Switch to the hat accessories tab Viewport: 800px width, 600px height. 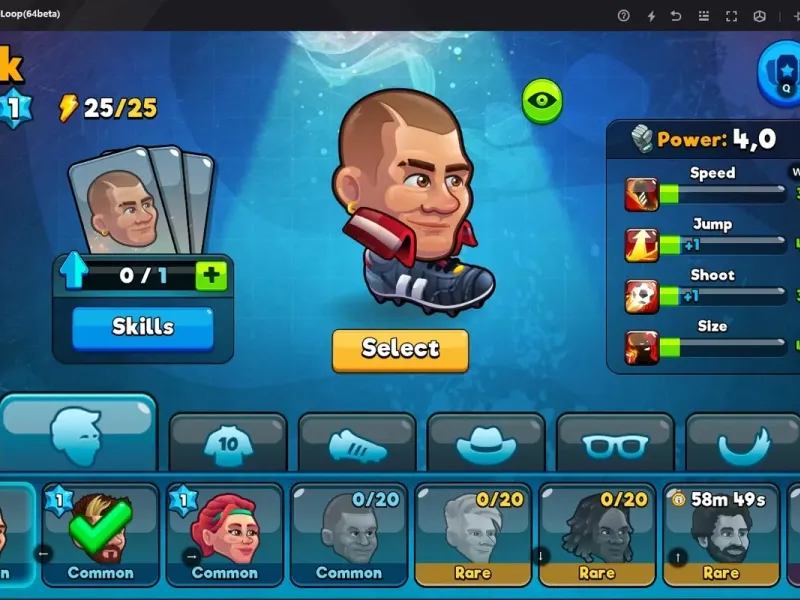pos(486,444)
